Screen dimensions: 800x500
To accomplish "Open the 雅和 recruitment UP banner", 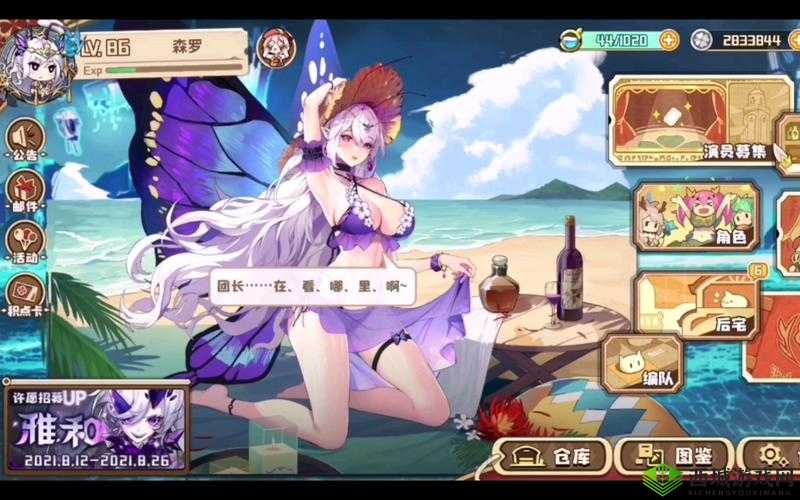I will (x=94, y=426).
